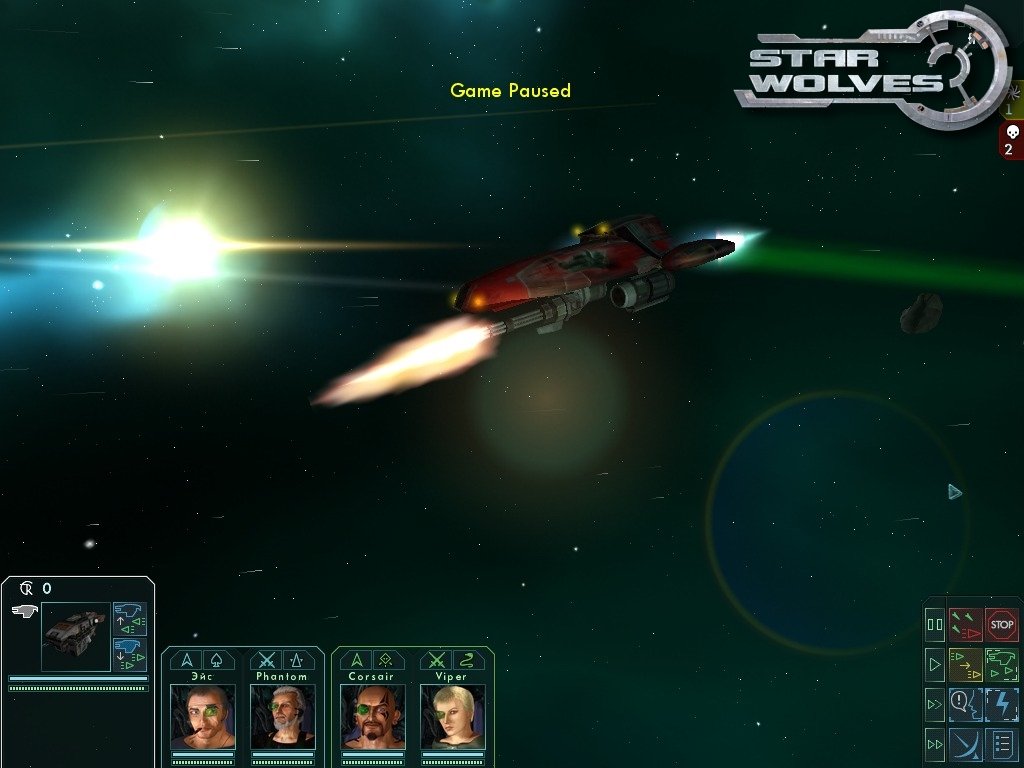Screen dimensions: 1024x768
Task: Click the red STOP order button
Action: click(x=1002, y=625)
